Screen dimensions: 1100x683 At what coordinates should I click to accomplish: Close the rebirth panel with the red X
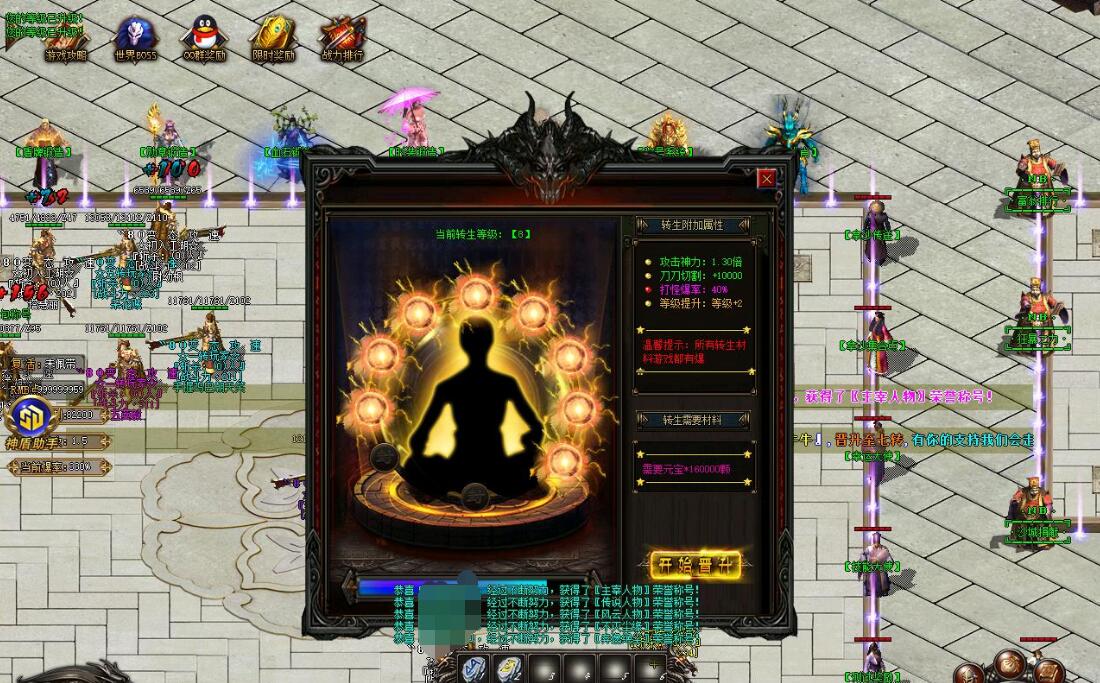click(x=767, y=179)
